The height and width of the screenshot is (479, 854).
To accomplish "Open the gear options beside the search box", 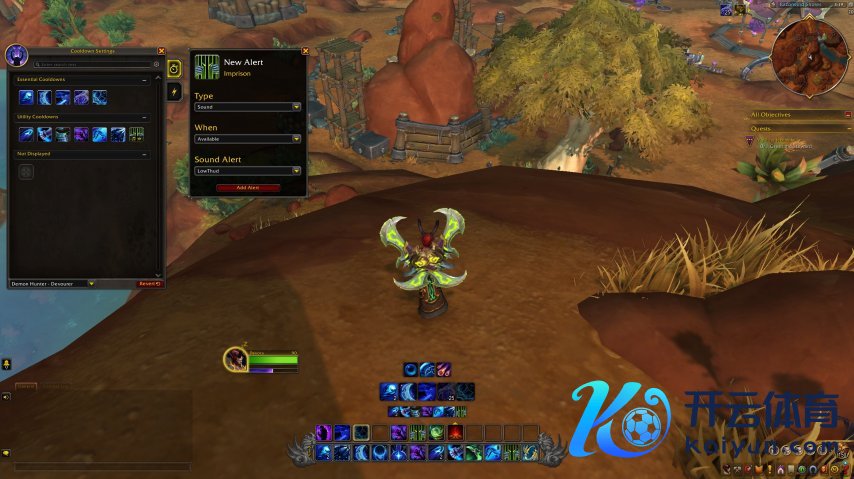I will pyautogui.click(x=156, y=64).
